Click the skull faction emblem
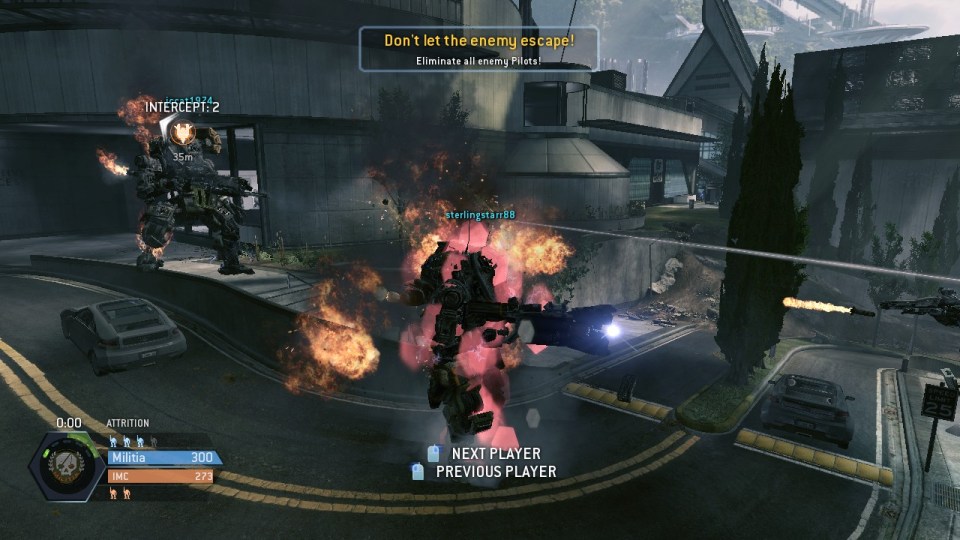The image size is (960, 540). (69, 466)
